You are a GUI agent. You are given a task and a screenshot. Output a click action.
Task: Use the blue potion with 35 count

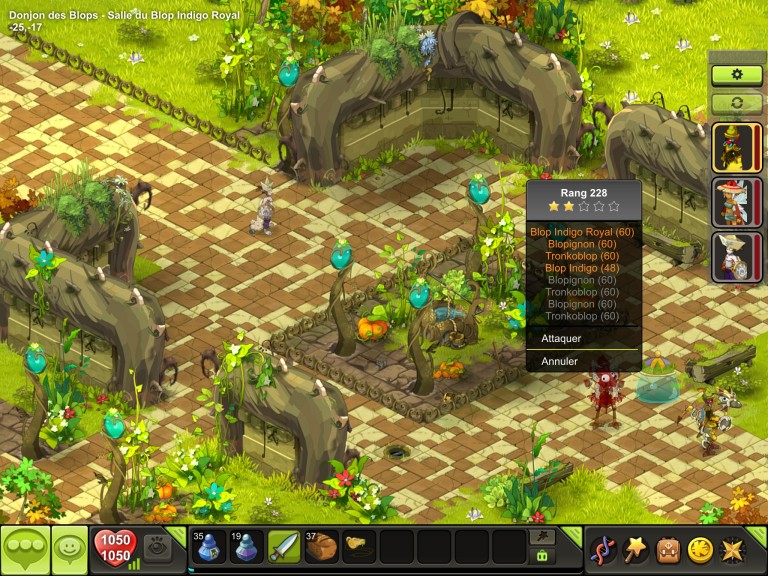tap(208, 548)
